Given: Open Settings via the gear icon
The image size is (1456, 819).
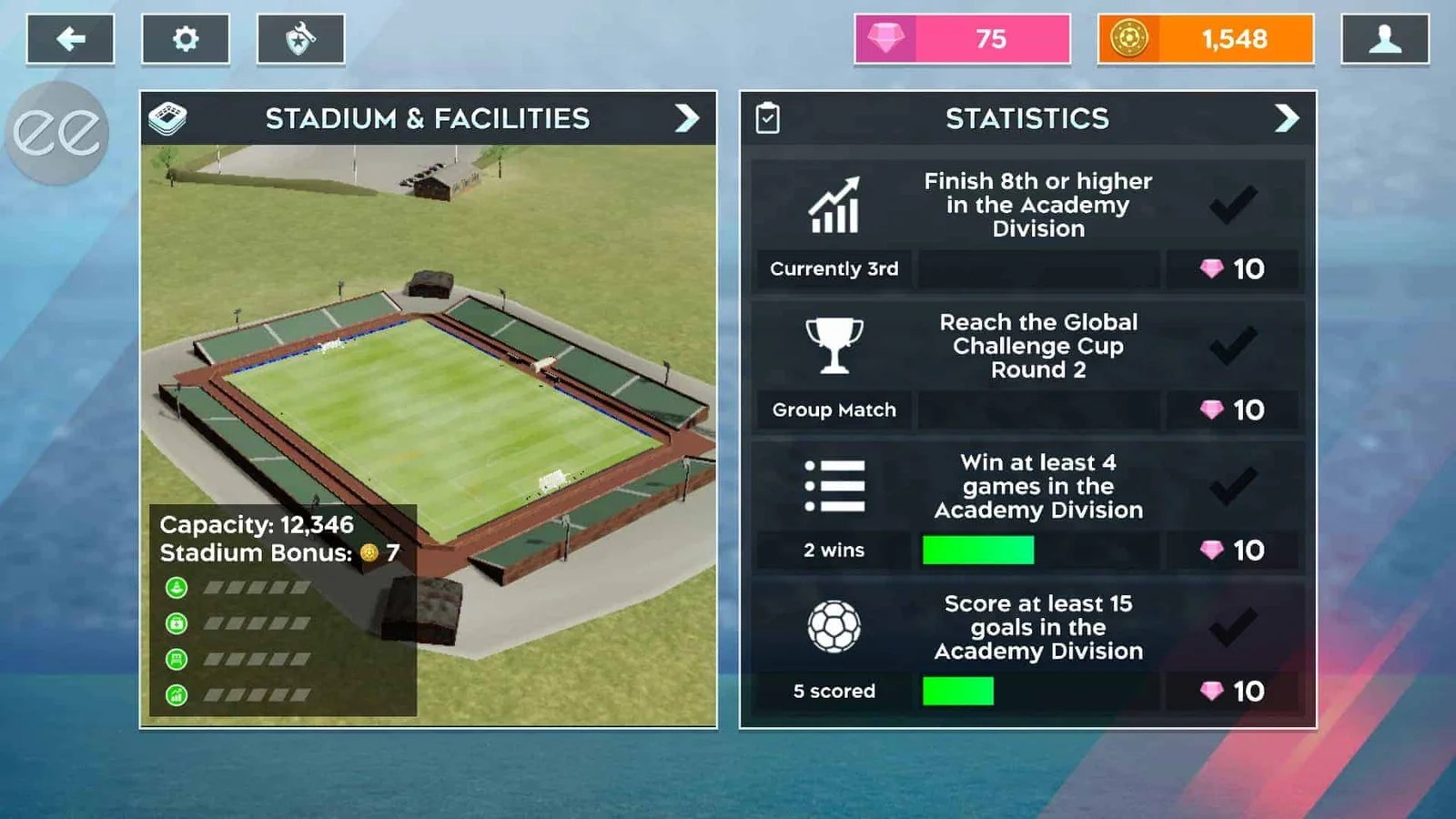Looking at the screenshot, I should [x=186, y=38].
